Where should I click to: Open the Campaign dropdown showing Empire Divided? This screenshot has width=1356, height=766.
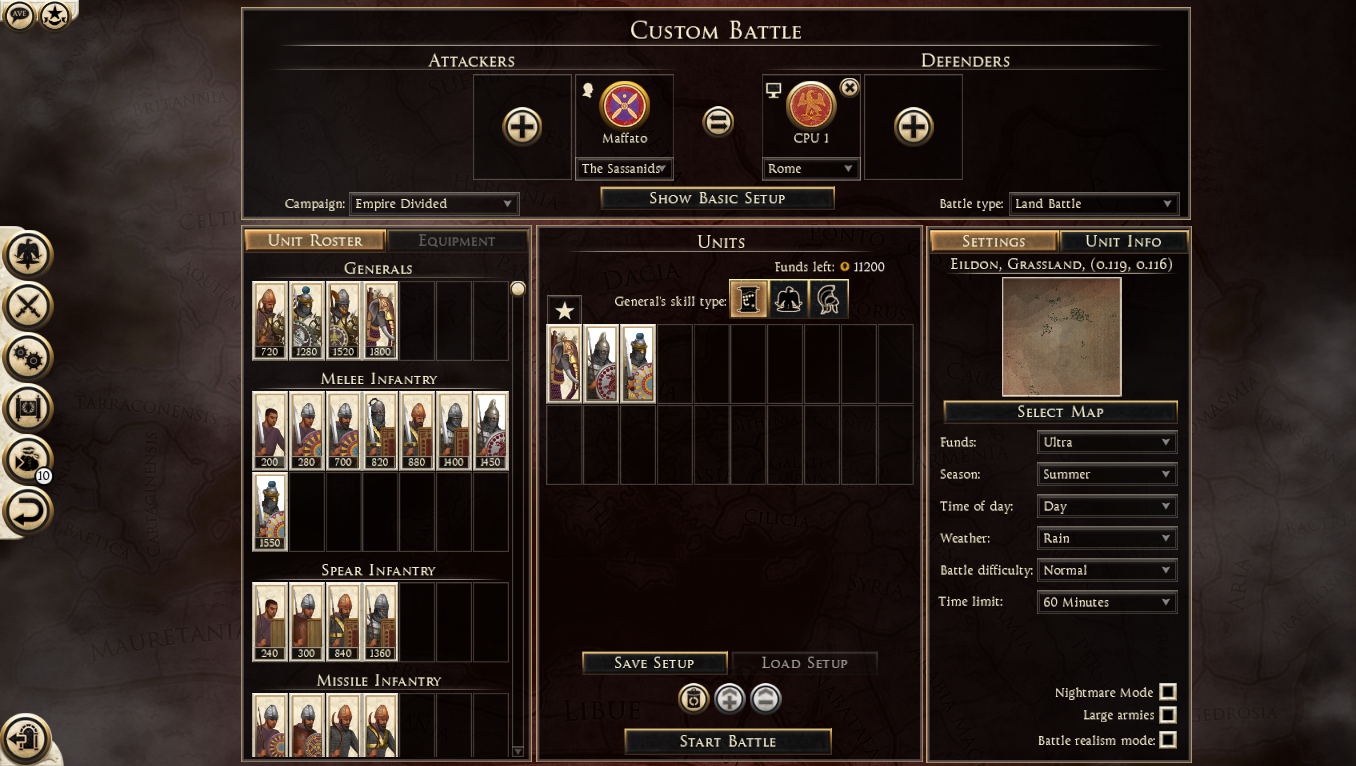pyautogui.click(x=434, y=204)
